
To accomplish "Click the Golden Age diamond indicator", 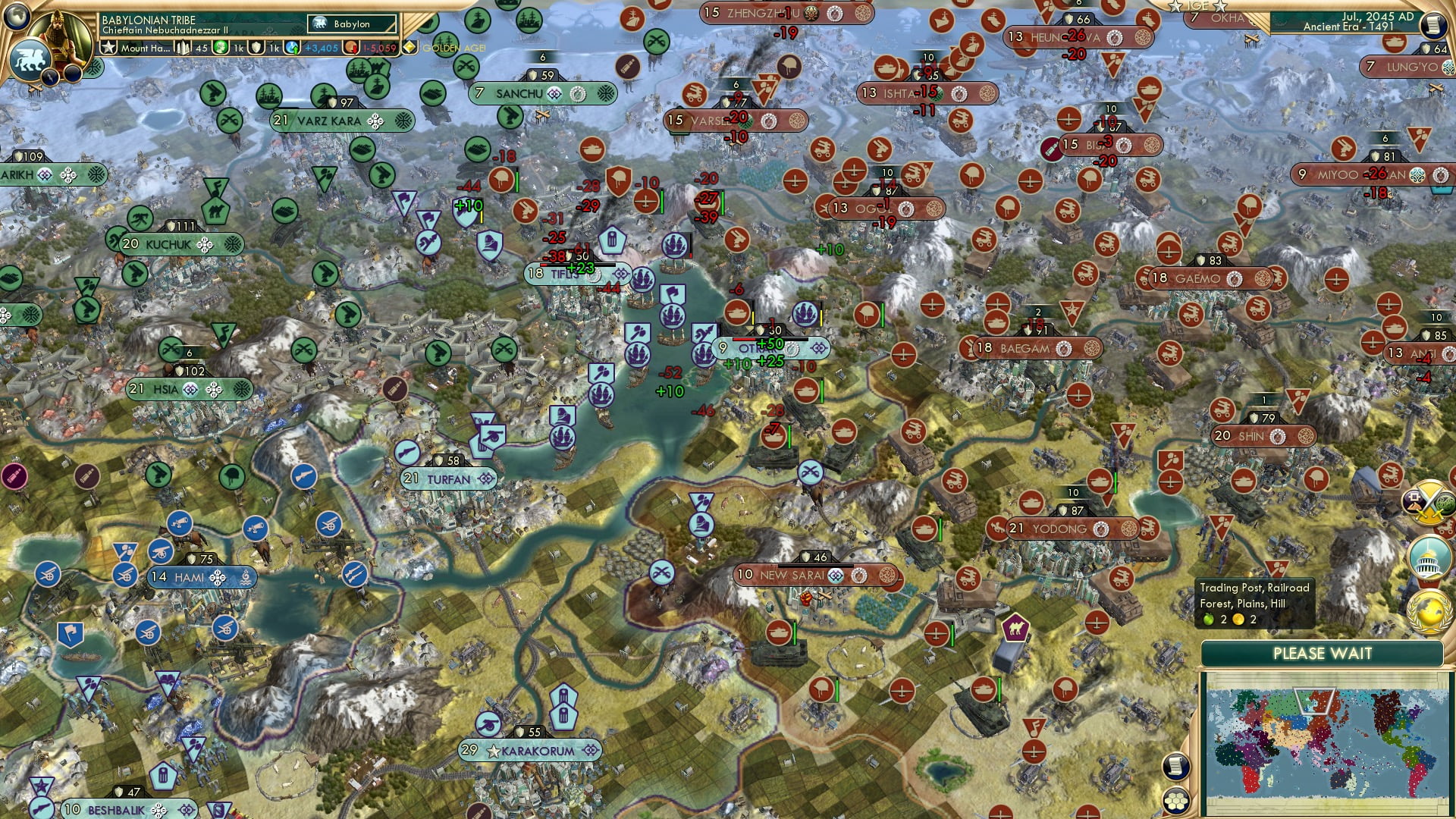I will (409, 47).
